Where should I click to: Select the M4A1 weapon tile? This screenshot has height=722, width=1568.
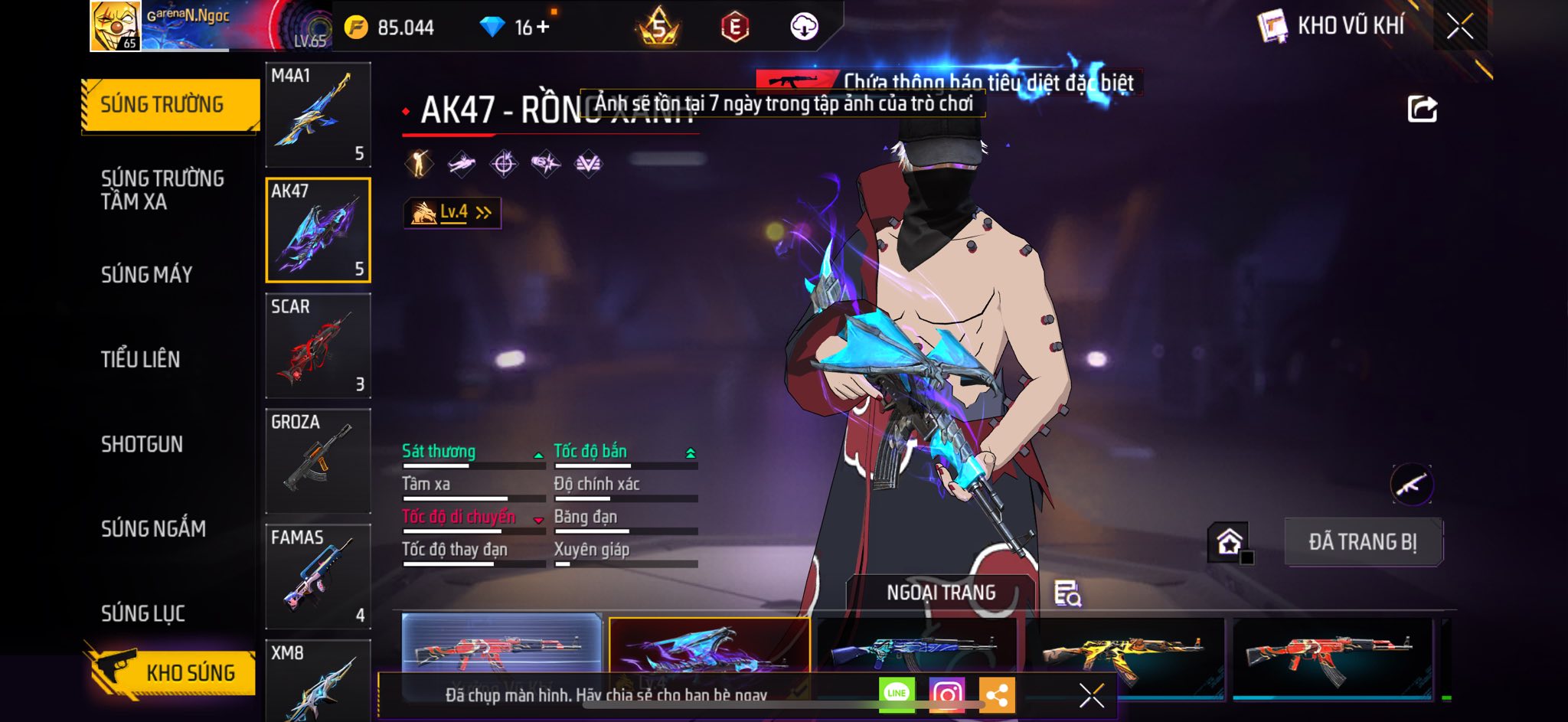click(x=318, y=115)
